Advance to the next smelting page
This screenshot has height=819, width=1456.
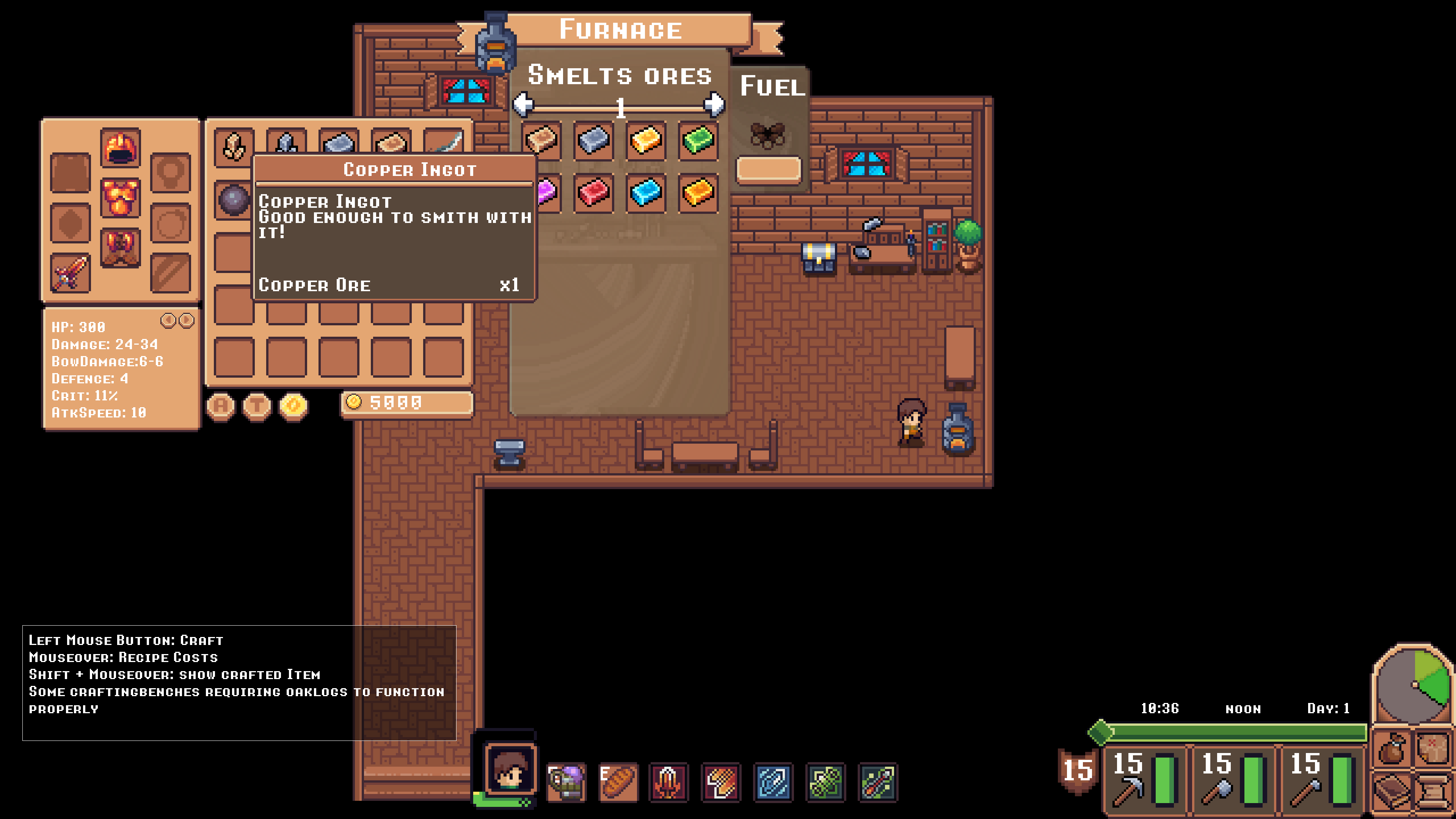pos(715,105)
